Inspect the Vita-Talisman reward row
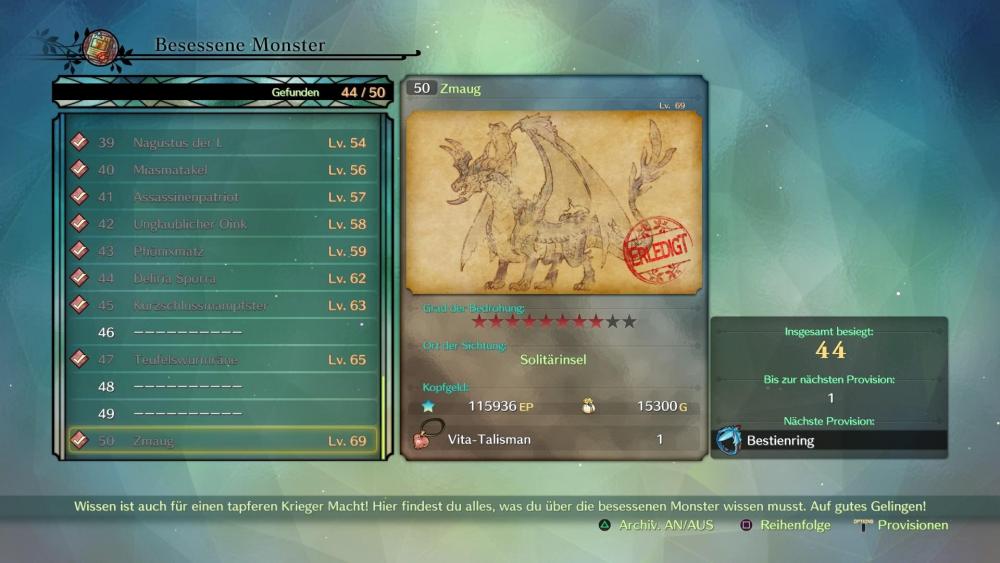 (553, 439)
